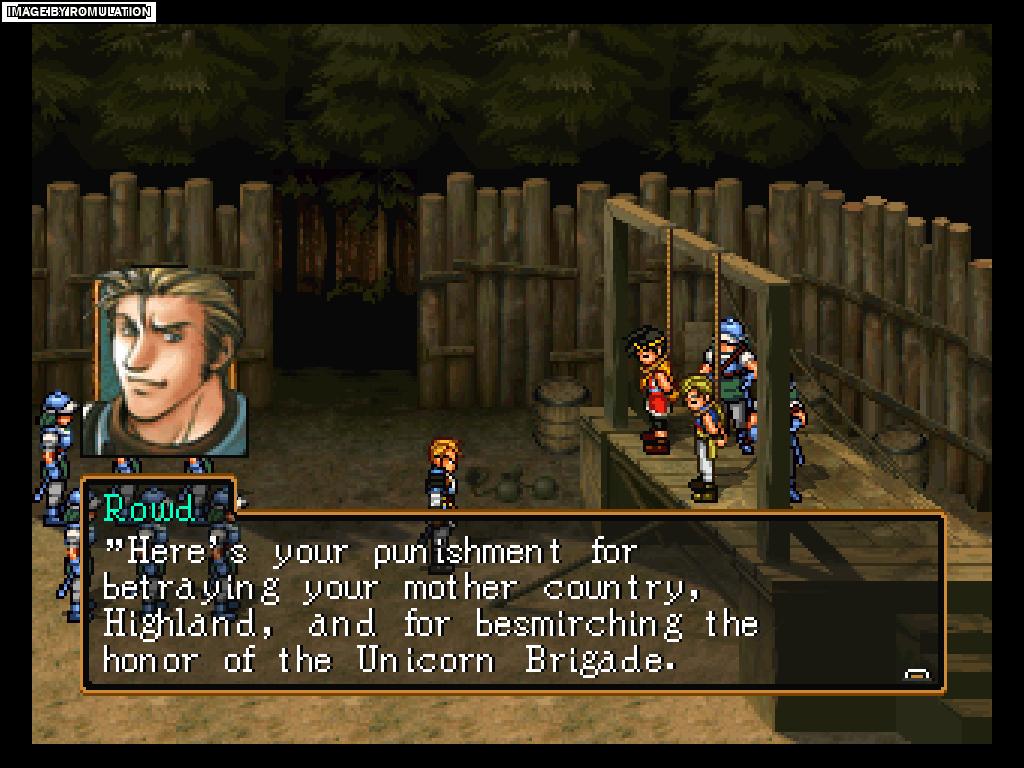Screen dimensions: 1024x768
Task: Advance dialogue using the continue indicator icon
Action: [x=916, y=675]
